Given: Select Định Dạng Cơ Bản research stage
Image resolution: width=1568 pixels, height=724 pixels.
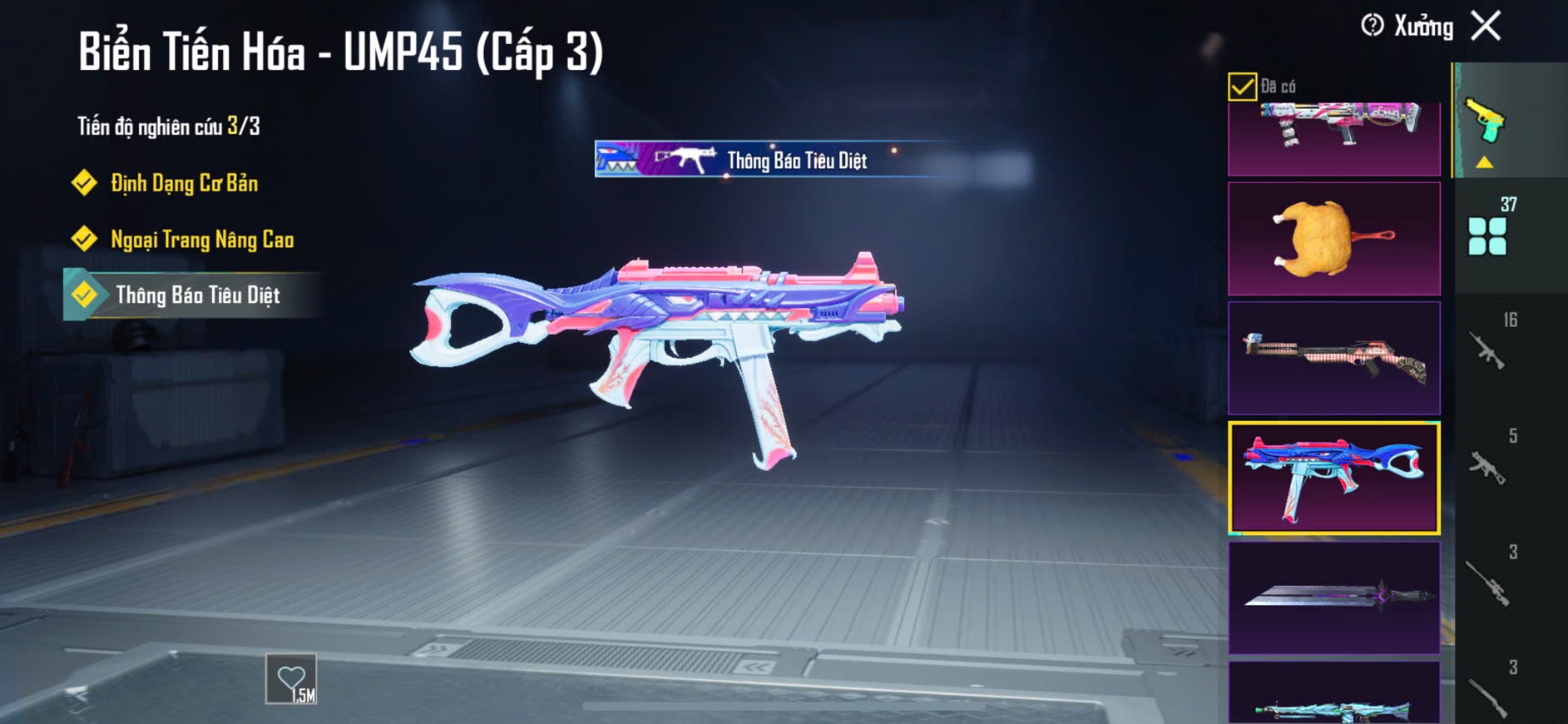Looking at the screenshot, I should pyautogui.click(x=184, y=183).
